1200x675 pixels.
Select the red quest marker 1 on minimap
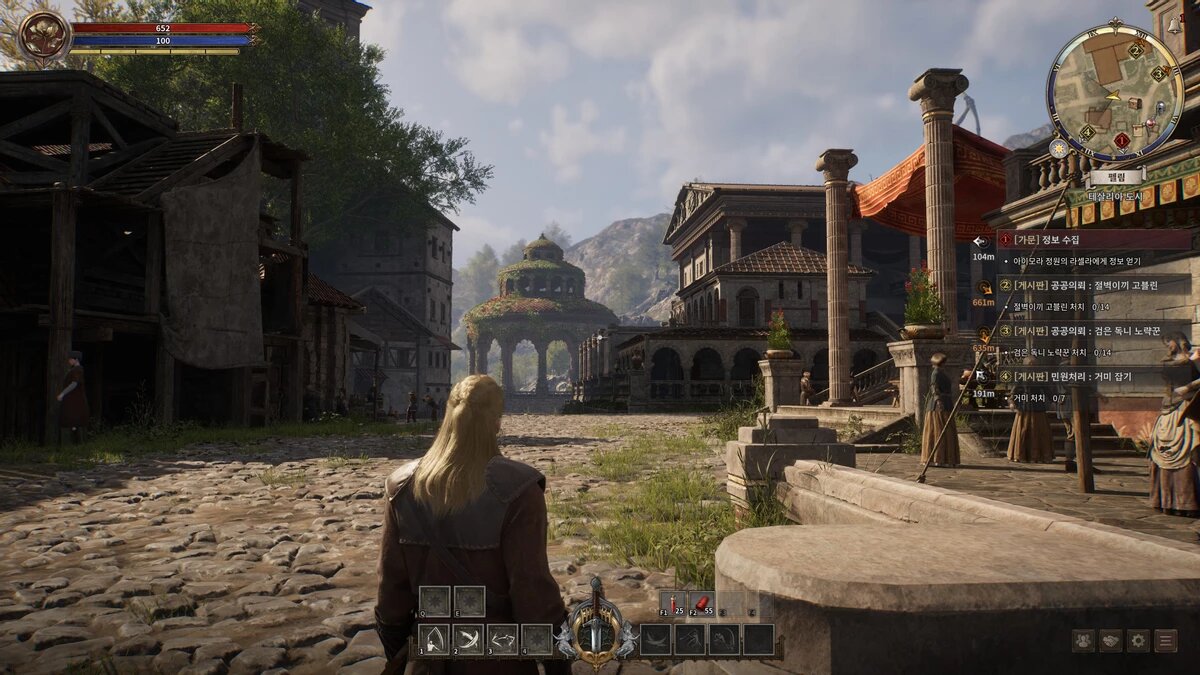pos(1122,141)
